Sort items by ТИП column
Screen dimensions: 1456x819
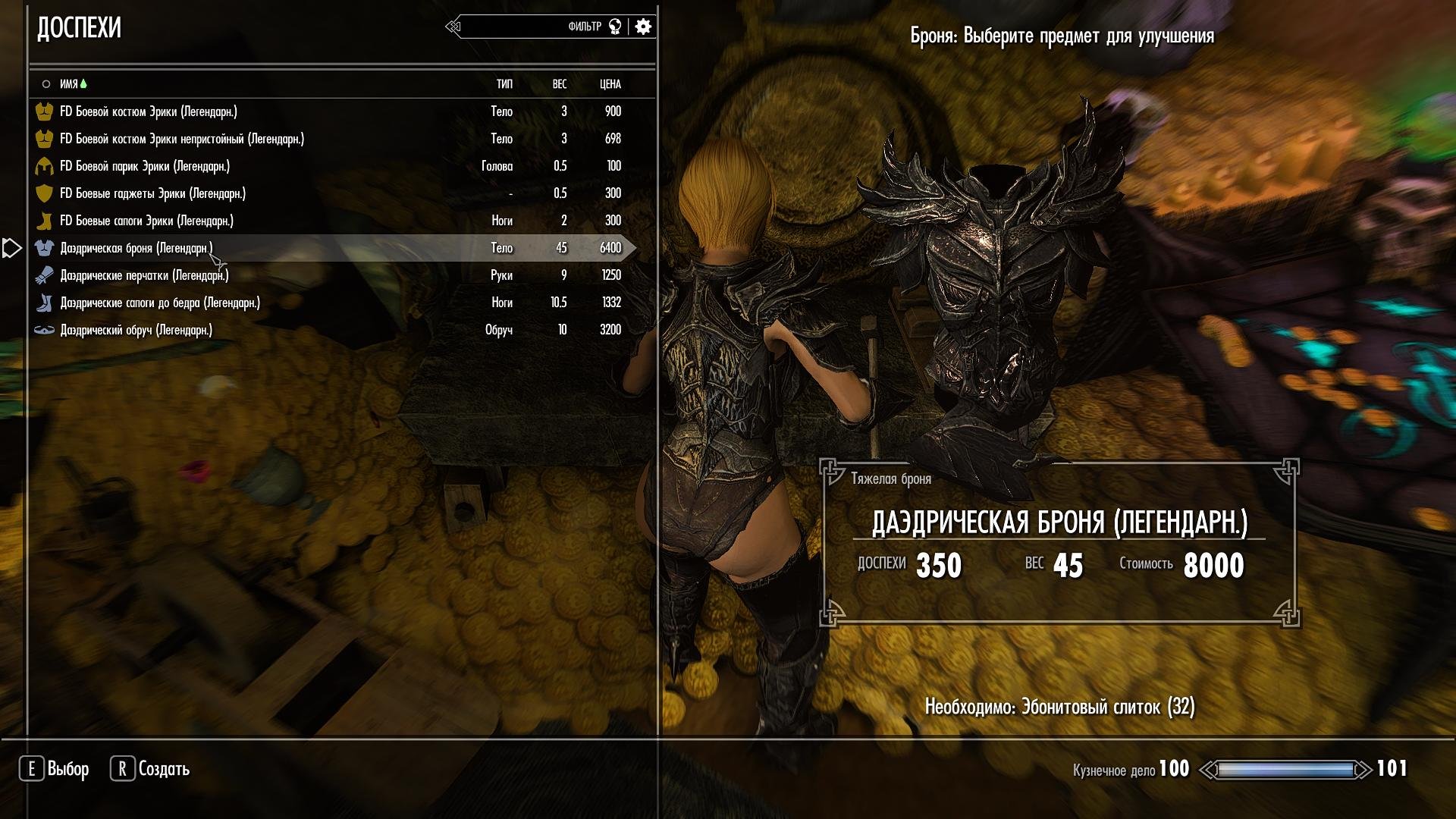(504, 84)
